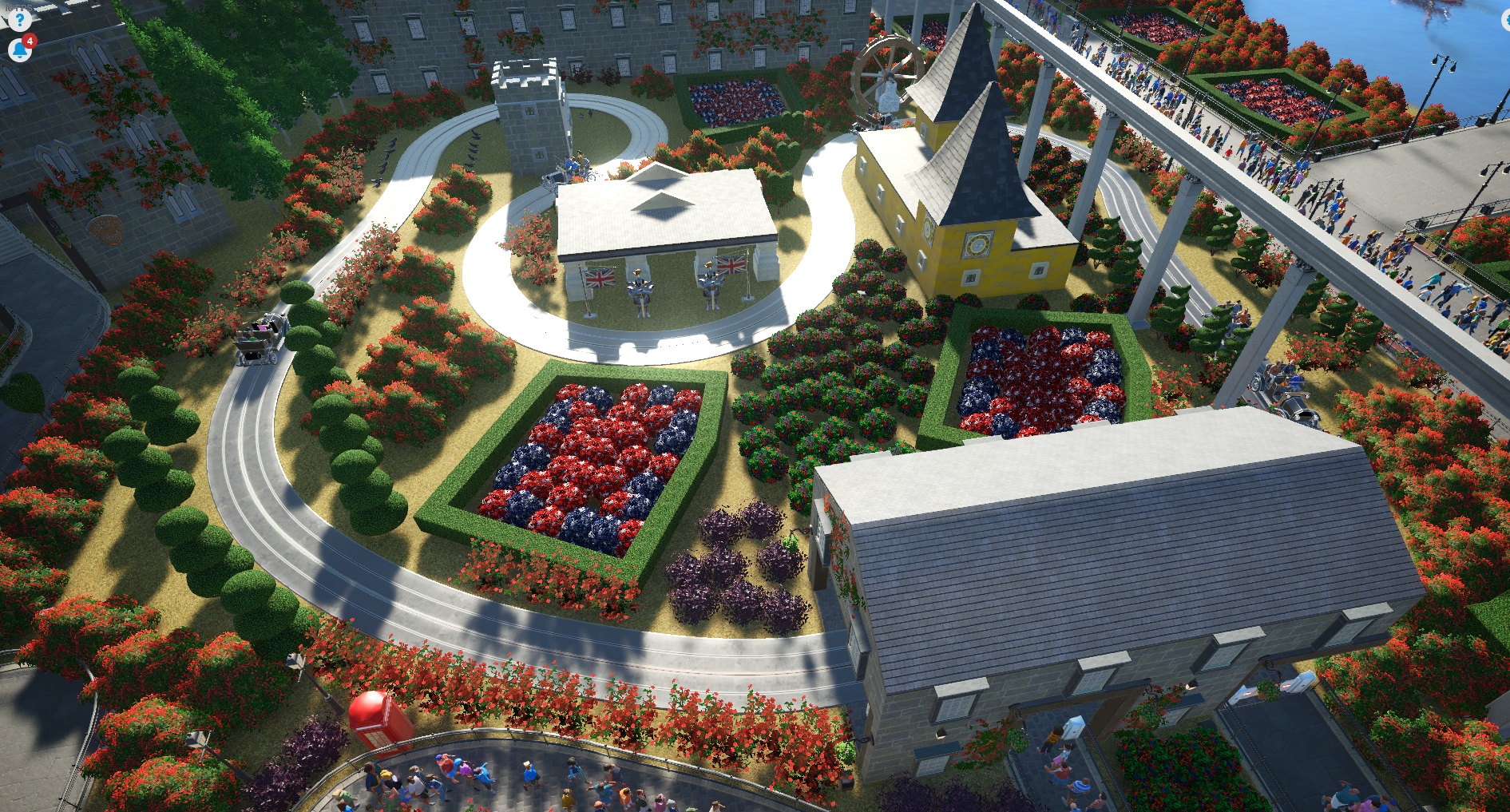Screen dimensions: 1510x812
Task: Open notifications showing 4 alerts
Action: click(x=19, y=48)
